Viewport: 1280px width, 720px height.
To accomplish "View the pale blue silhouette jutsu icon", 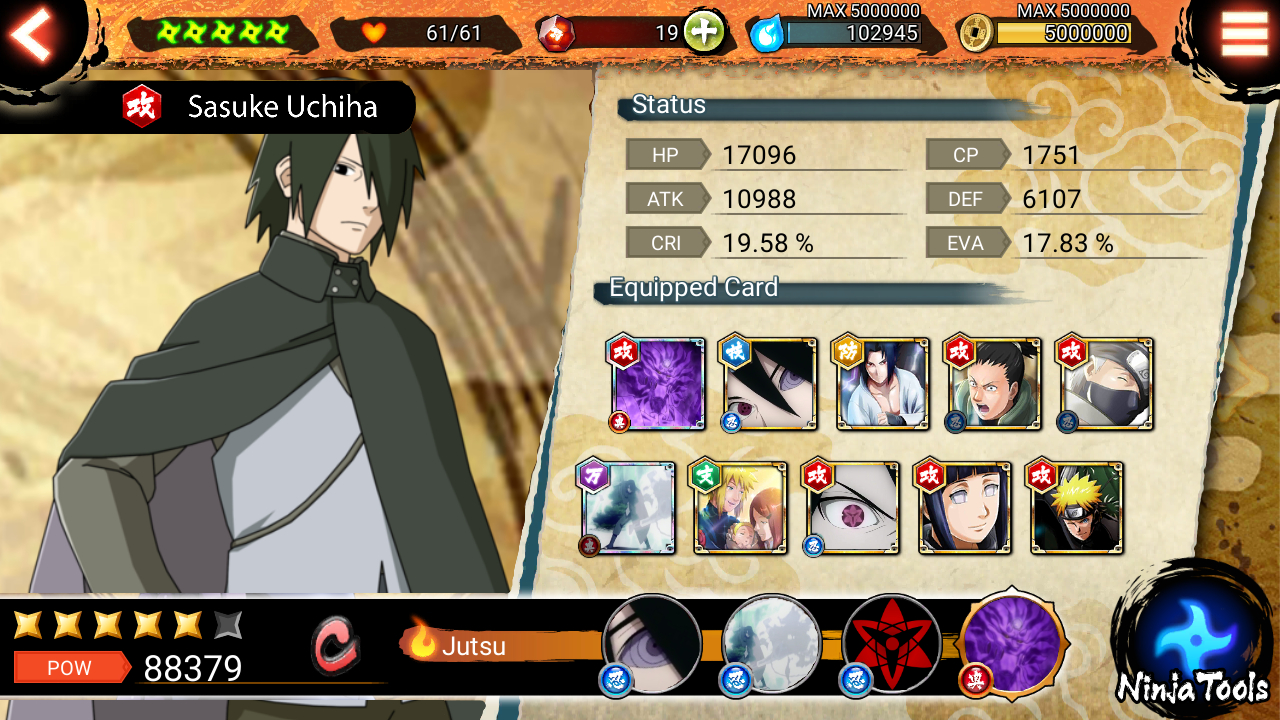I will (771, 643).
